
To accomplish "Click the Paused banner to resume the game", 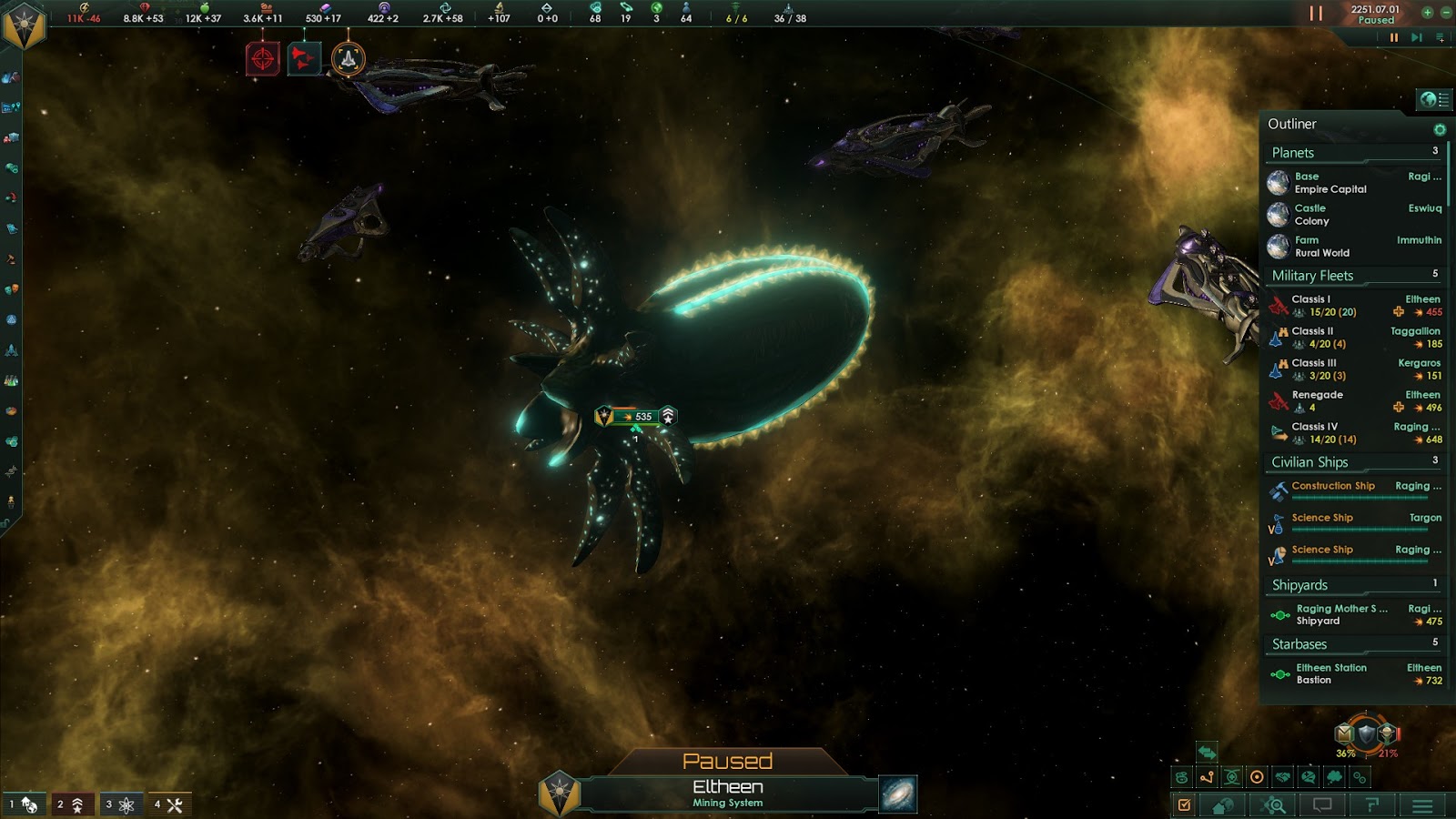I will (728, 762).
